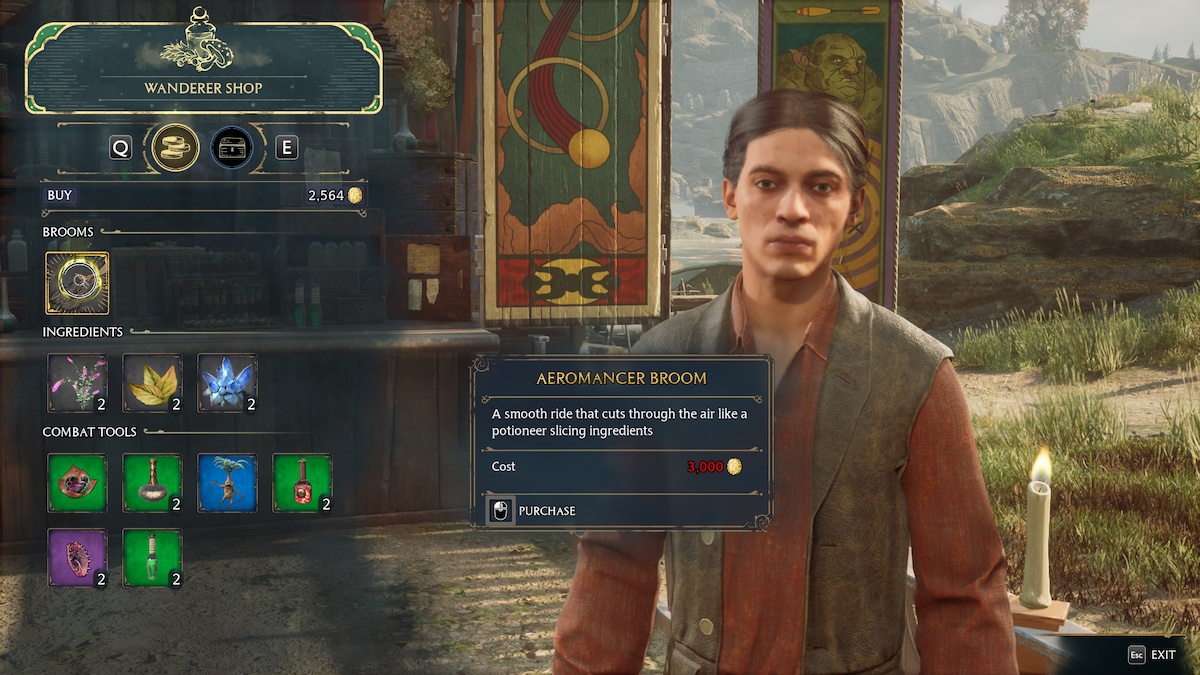The height and width of the screenshot is (675, 1200).
Task: Choose the grey round-flask potion
Action: pyautogui.click(x=152, y=483)
